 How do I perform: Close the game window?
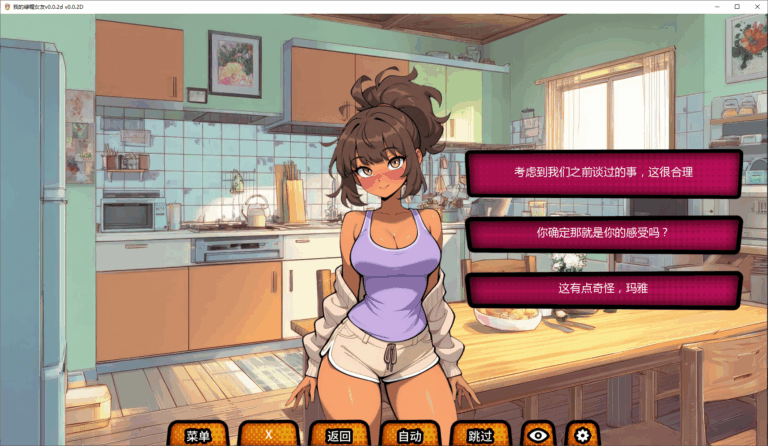[754, 6]
